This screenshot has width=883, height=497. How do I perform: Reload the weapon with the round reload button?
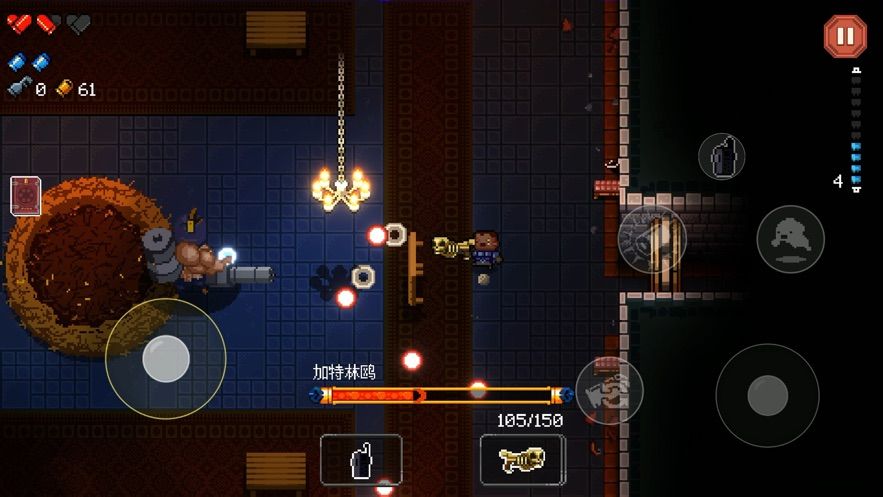609,390
